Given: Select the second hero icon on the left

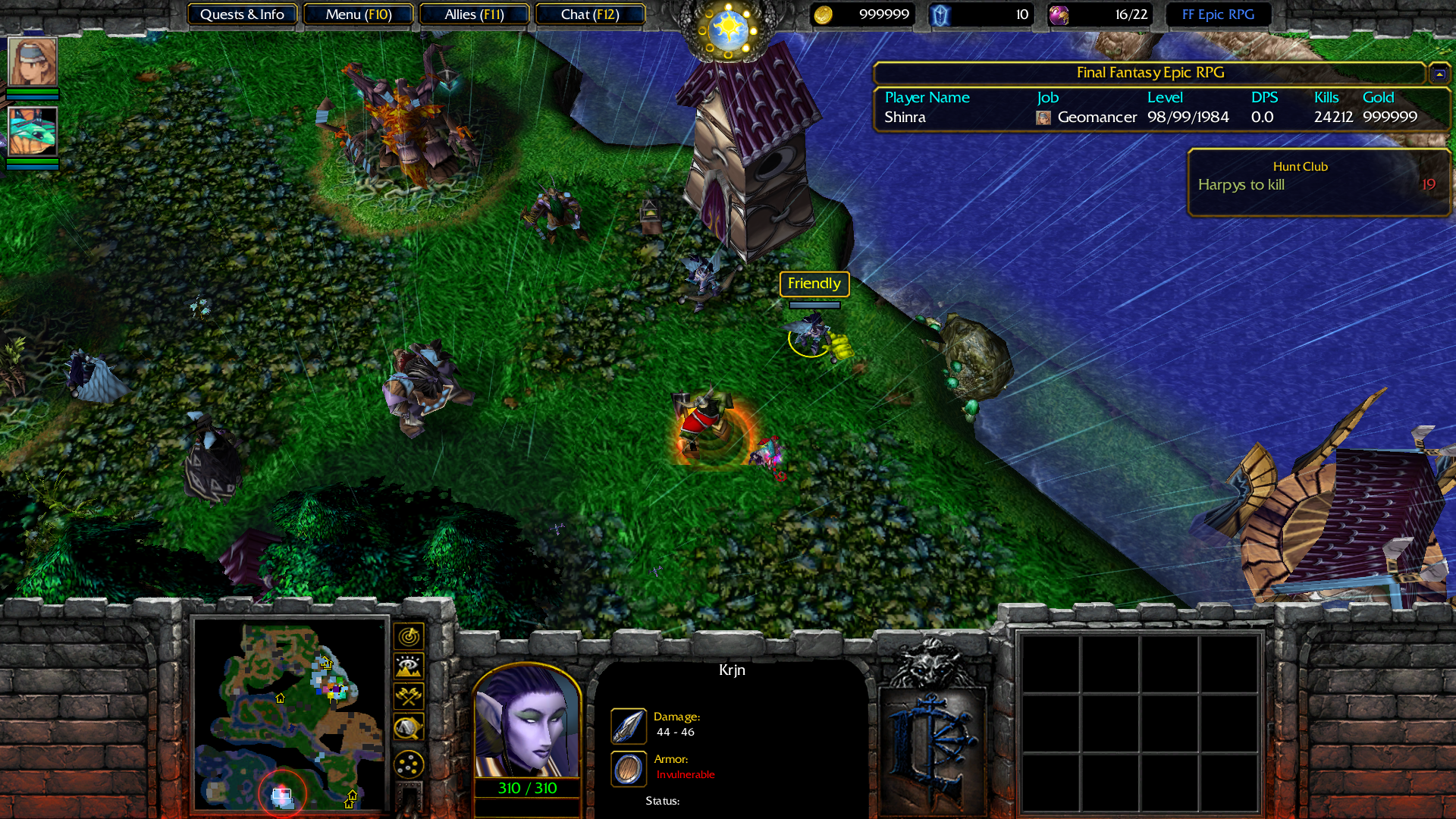Looking at the screenshot, I should pos(33,132).
